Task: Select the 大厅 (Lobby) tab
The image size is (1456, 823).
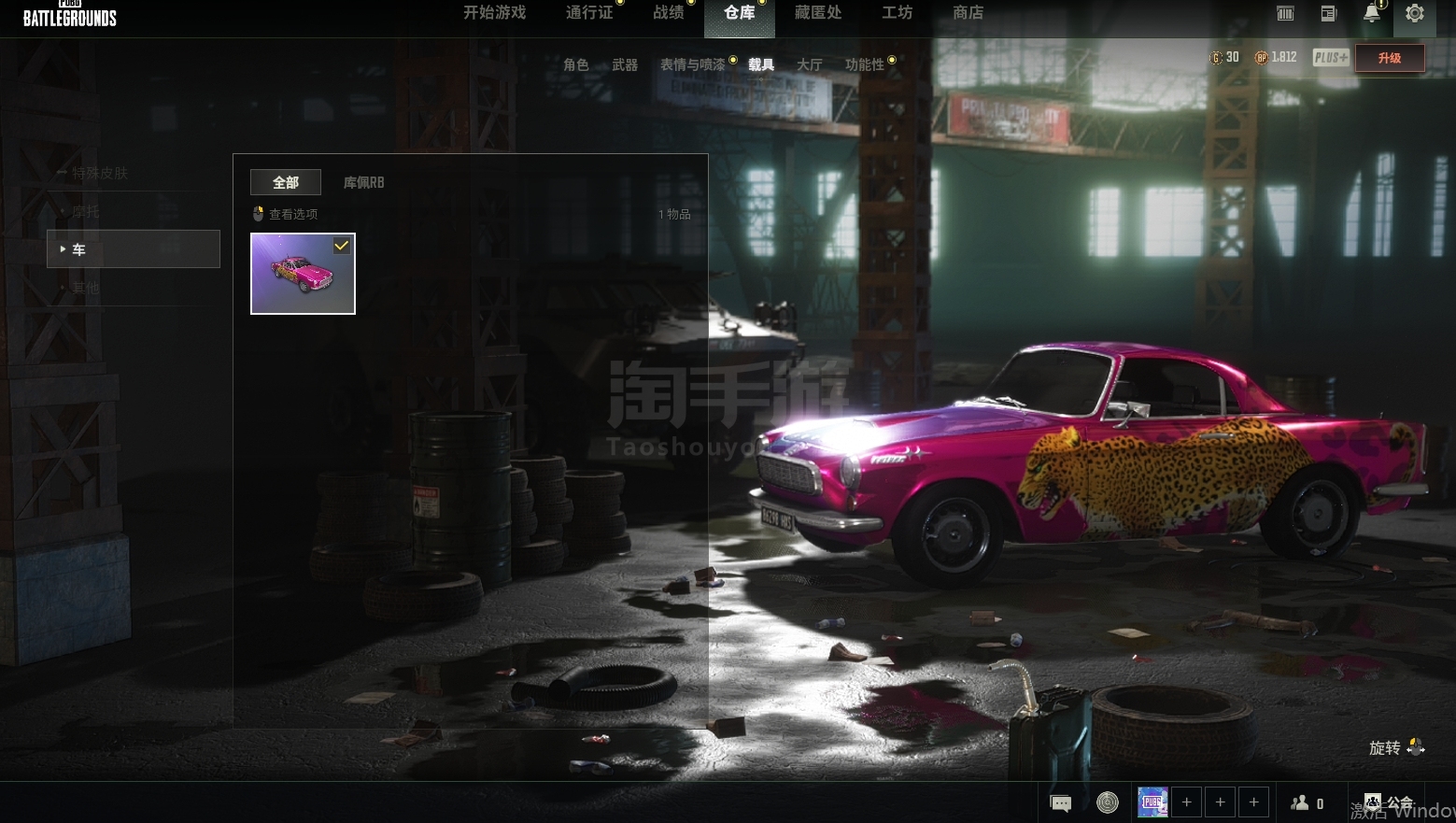Action: point(809,64)
